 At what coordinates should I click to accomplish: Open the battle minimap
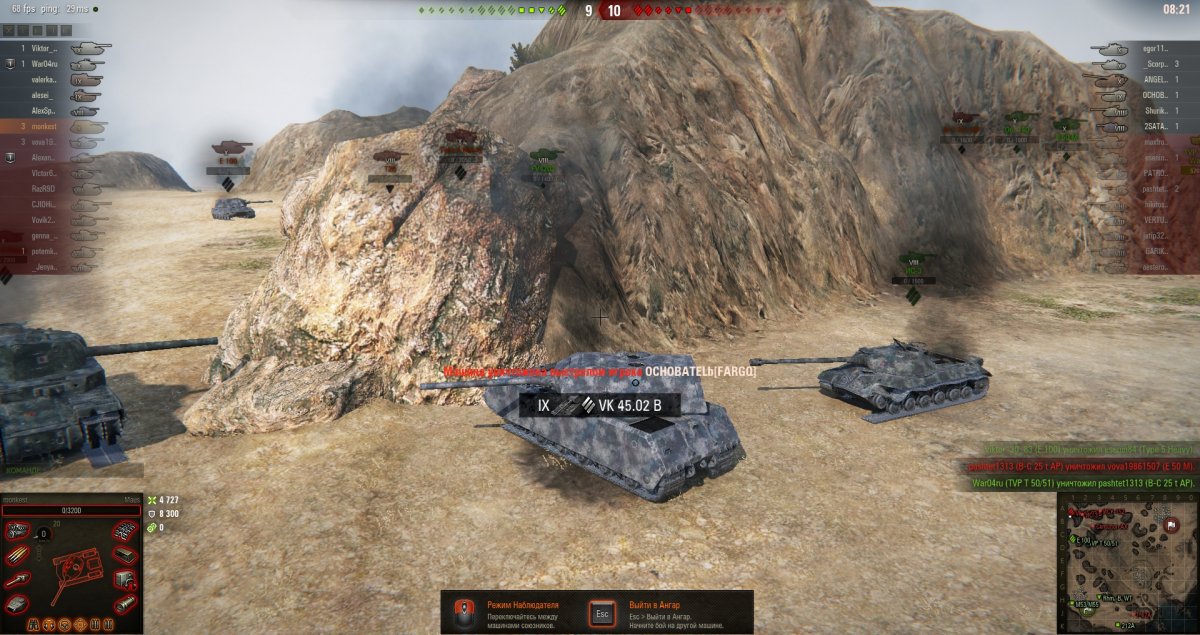tap(1127, 563)
